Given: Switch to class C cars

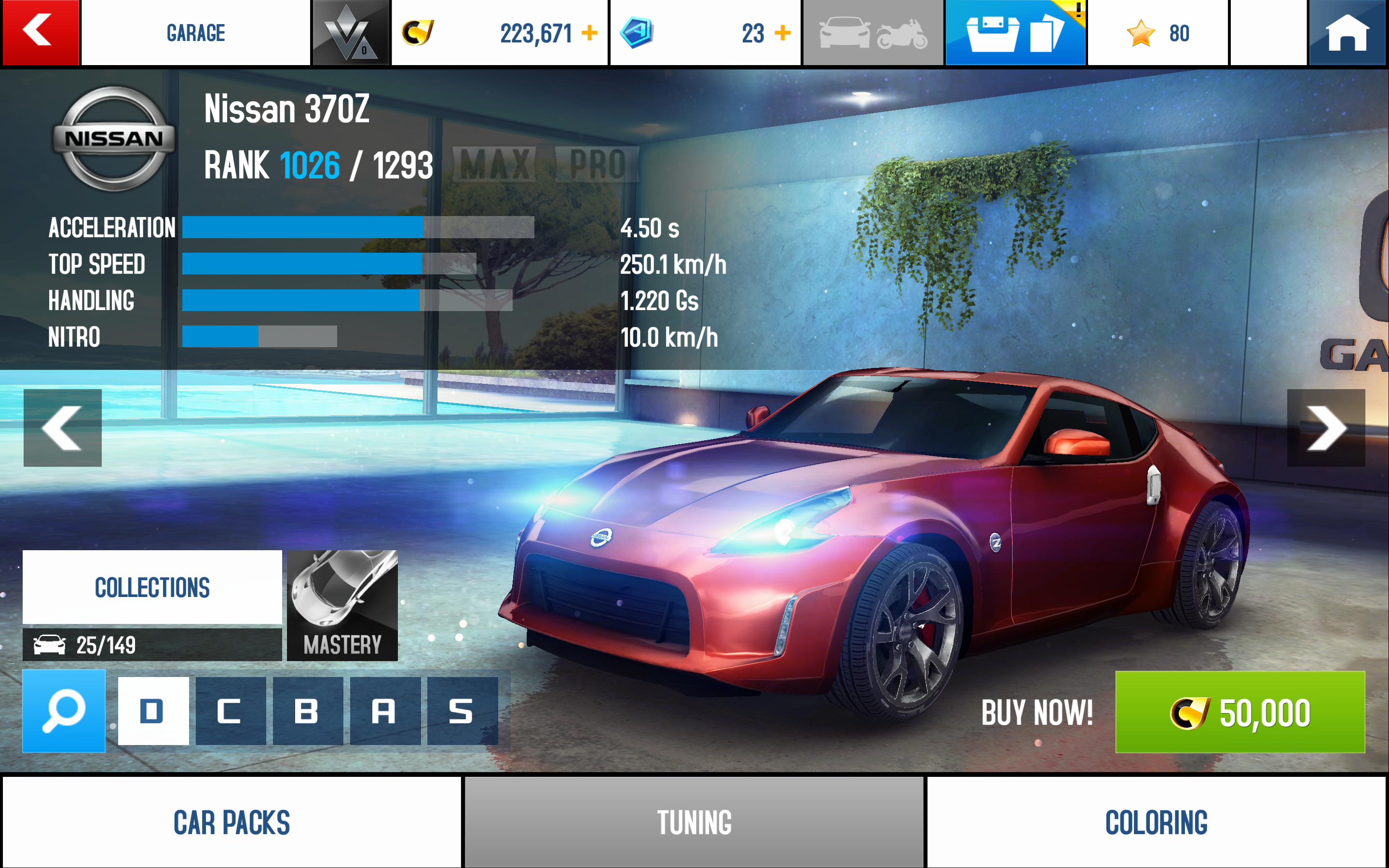Looking at the screenshot, I should click(x=230, y=711).
